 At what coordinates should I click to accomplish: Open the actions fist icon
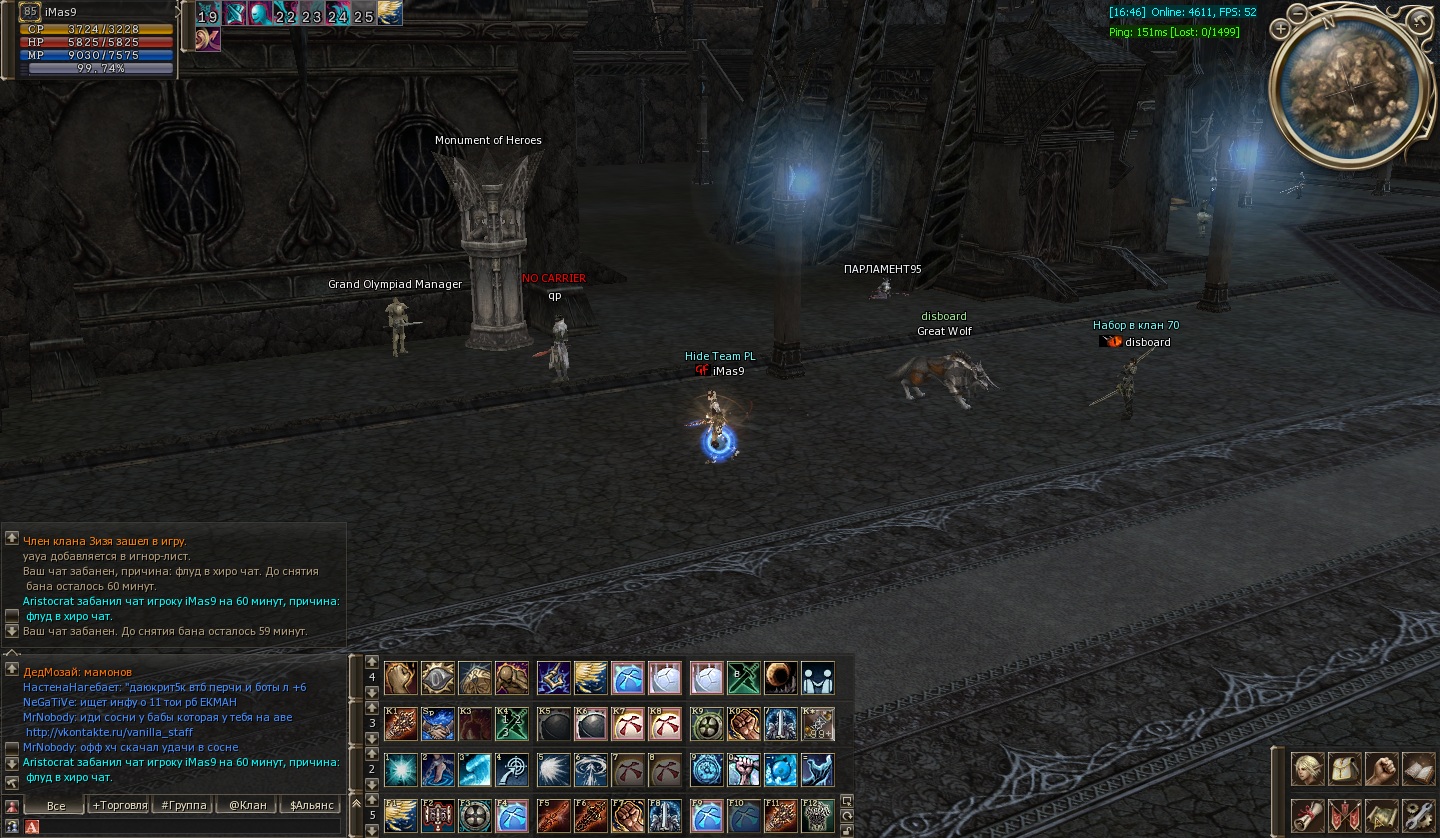click(1382, 769)
